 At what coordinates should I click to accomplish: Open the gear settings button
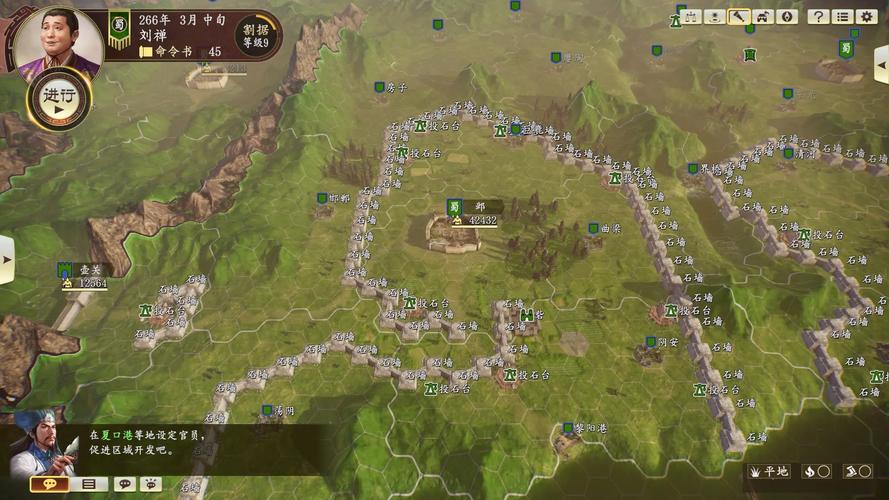(x=866, y=17)
